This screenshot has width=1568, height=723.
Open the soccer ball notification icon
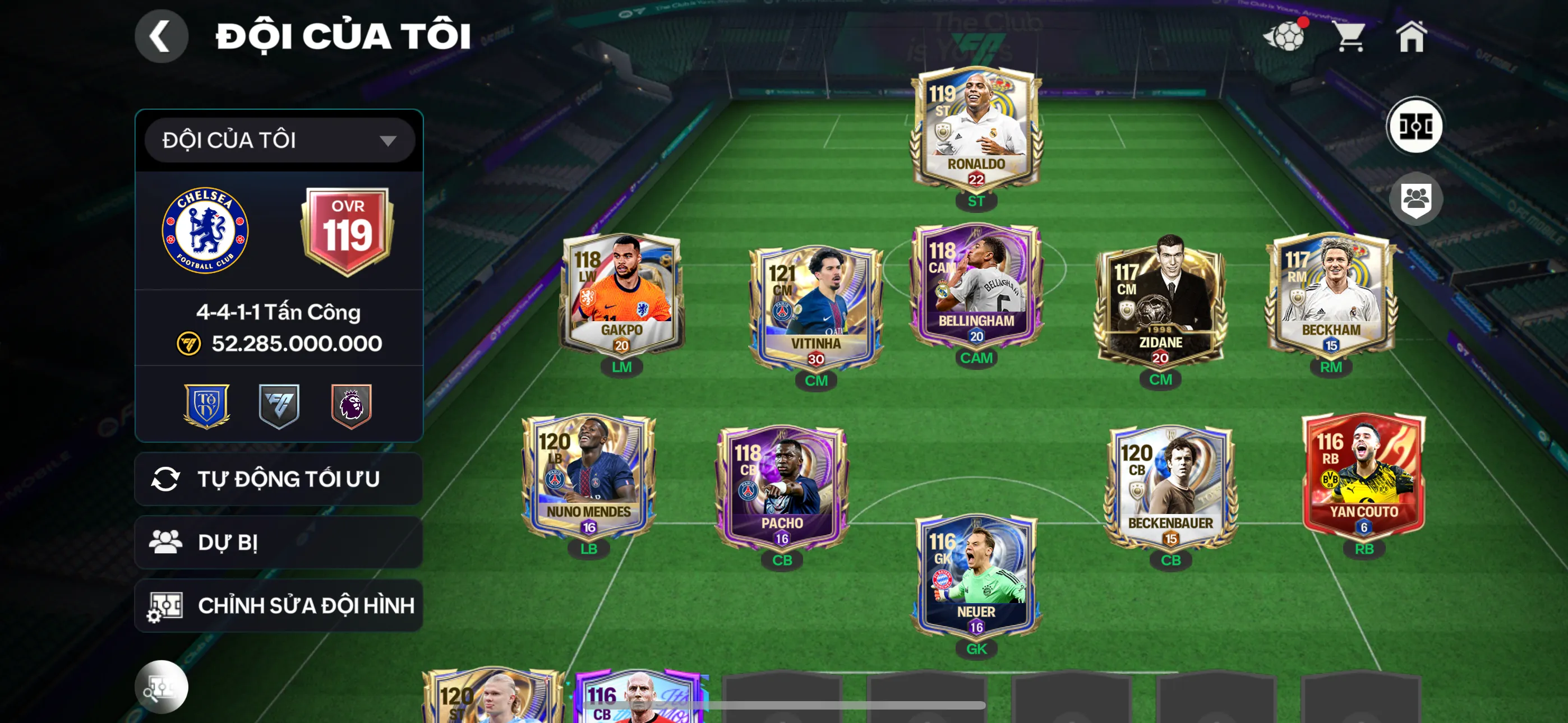pos(1285,36)
